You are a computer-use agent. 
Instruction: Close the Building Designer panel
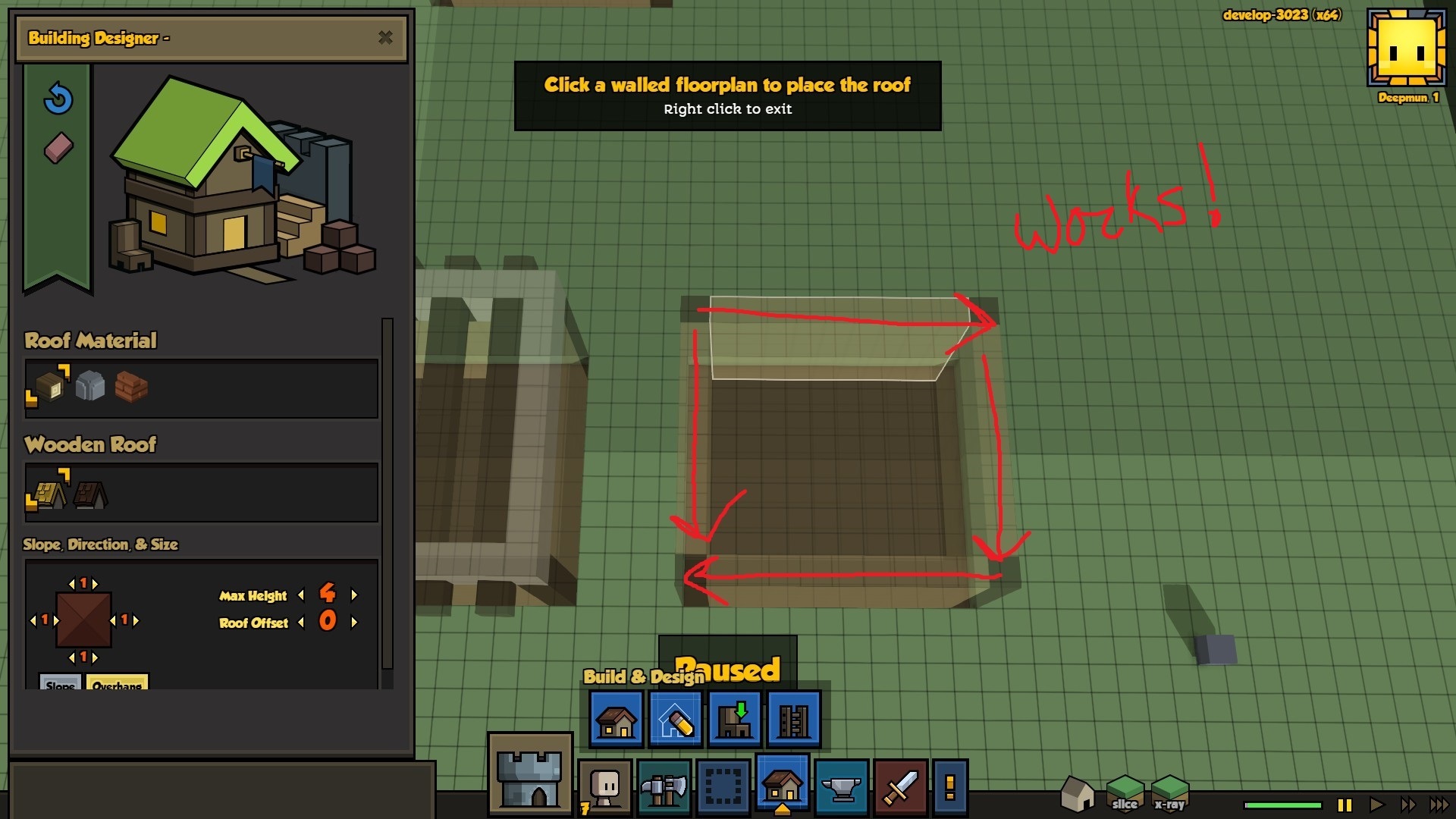click(385, 37)
